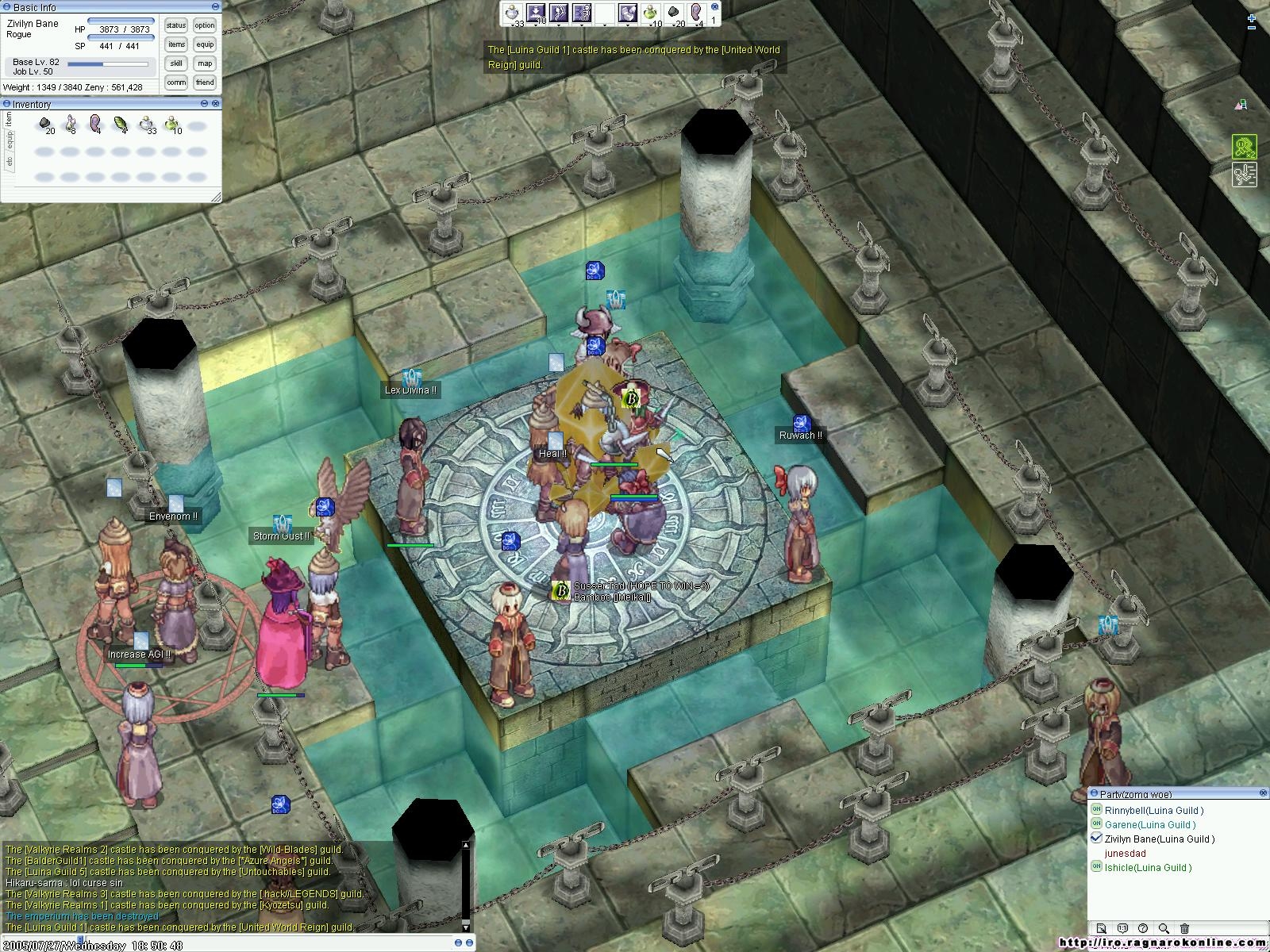Close the hotkey bar

click(716, 6)
